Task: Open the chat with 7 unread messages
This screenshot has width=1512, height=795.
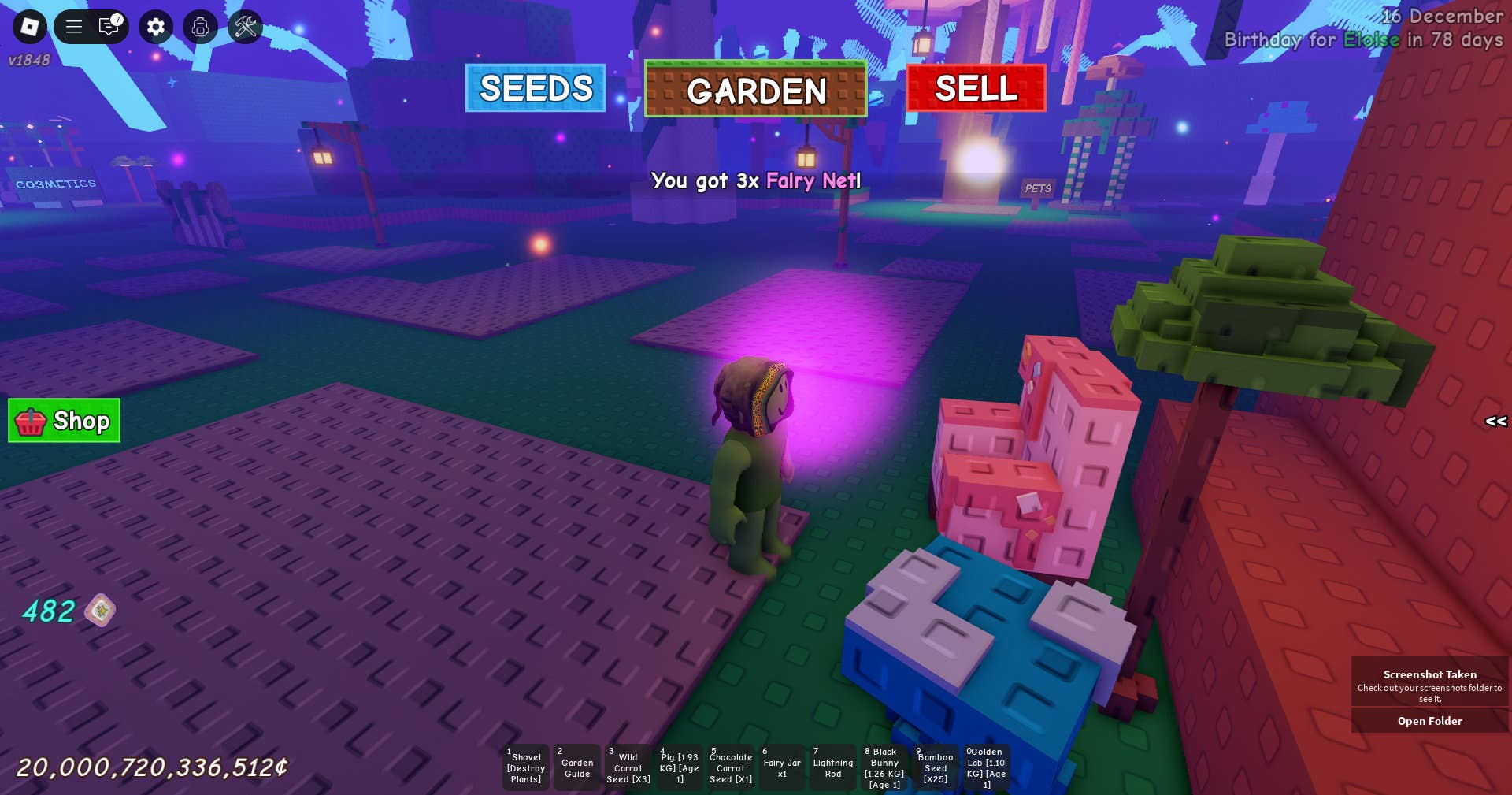Action: (109, 27)
